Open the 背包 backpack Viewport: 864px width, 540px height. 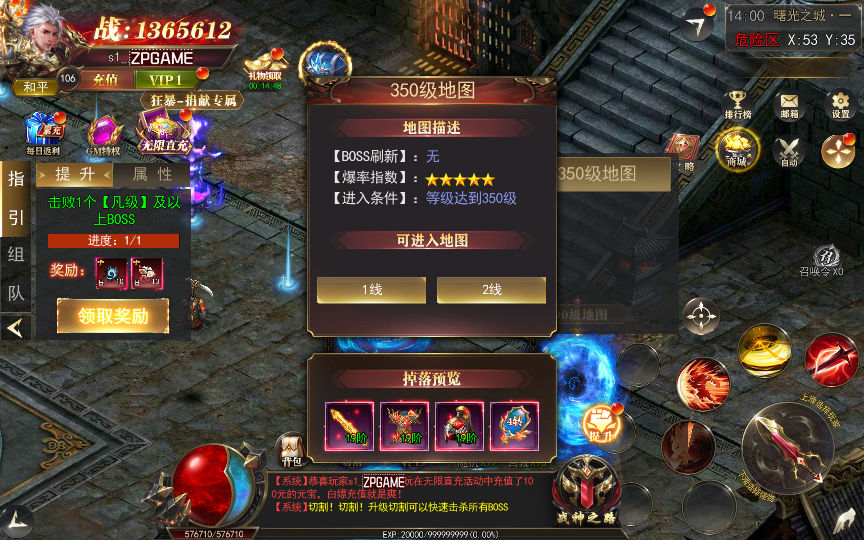pyautogui.click(x=290, y=448)
